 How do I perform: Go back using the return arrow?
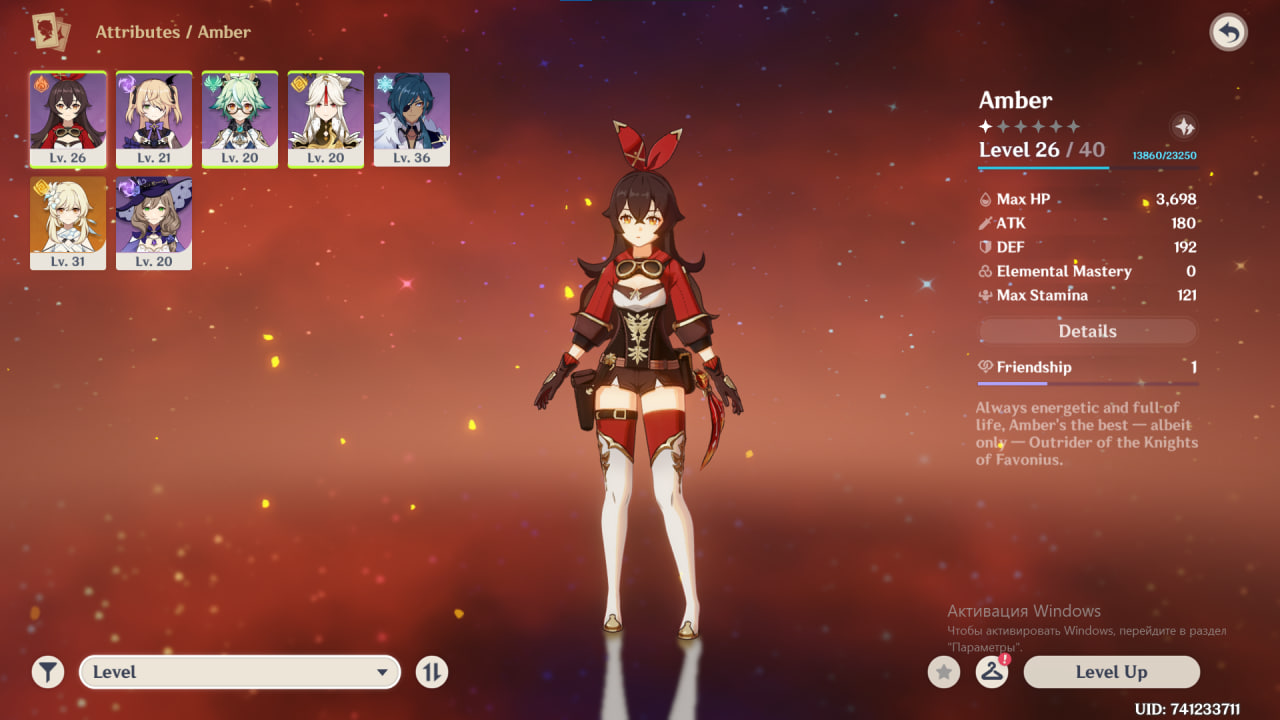click(x=1228, y=33)
